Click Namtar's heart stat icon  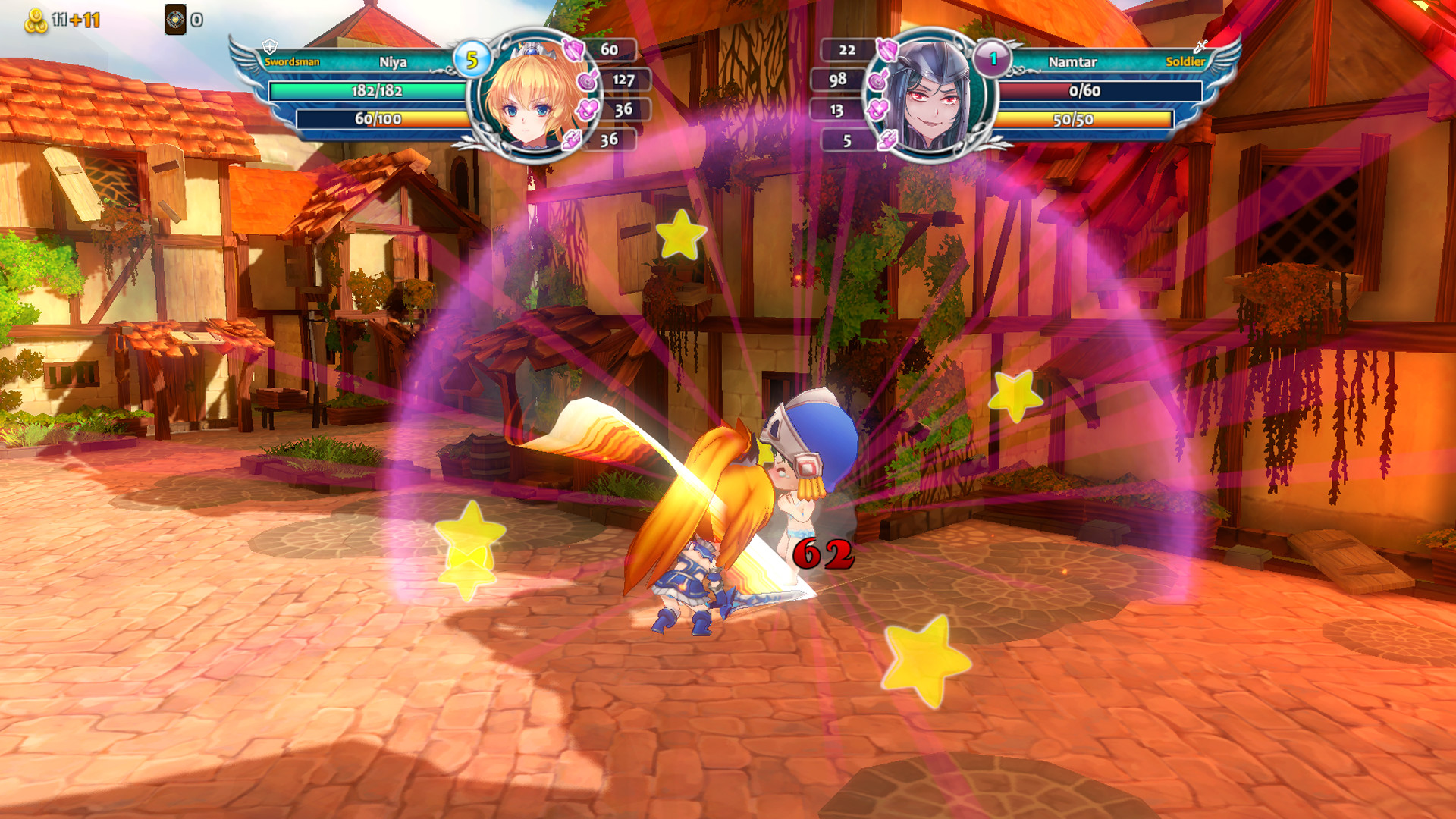[877, 108]
